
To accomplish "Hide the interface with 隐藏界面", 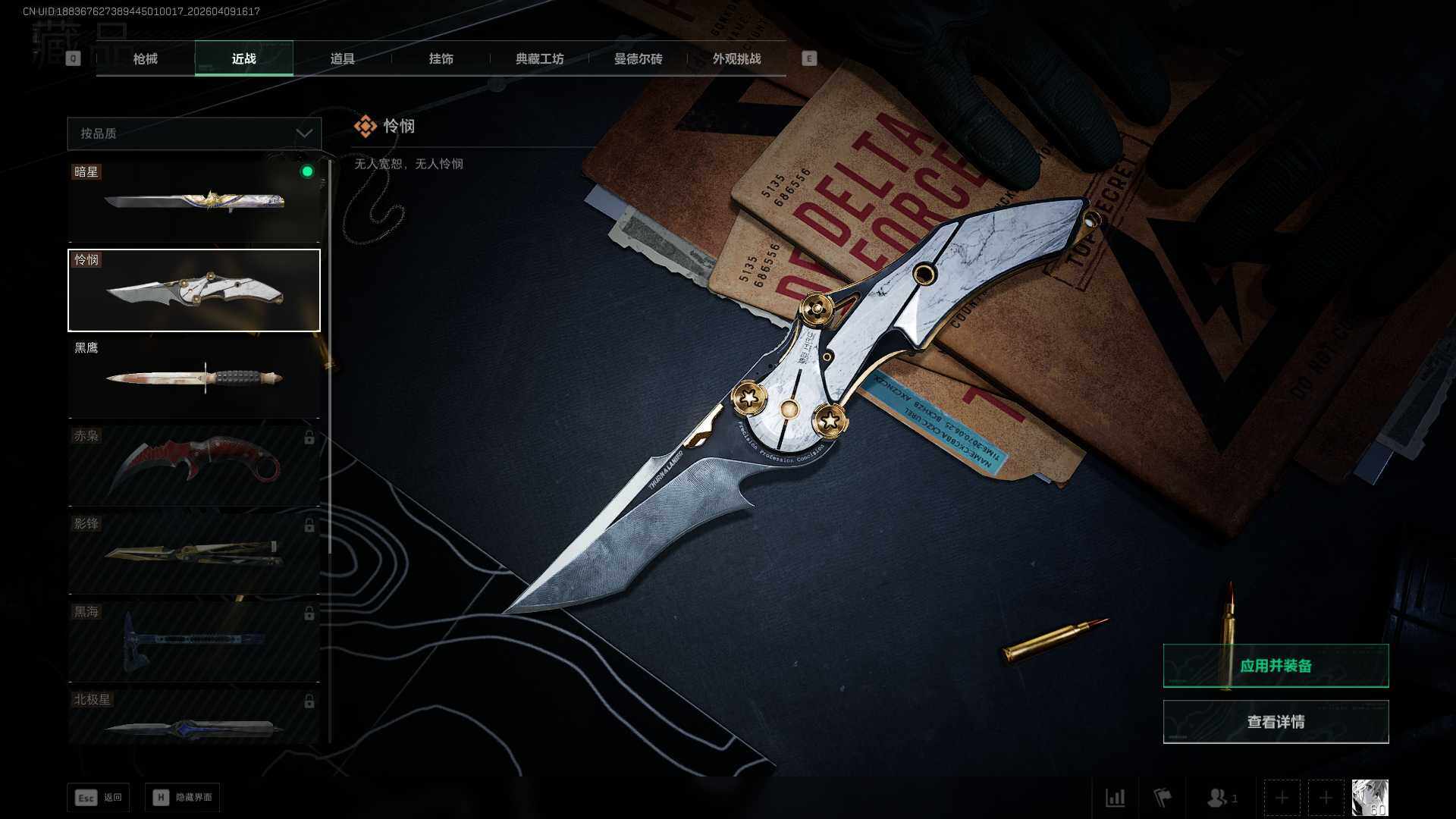I will (x=183, y=798).
